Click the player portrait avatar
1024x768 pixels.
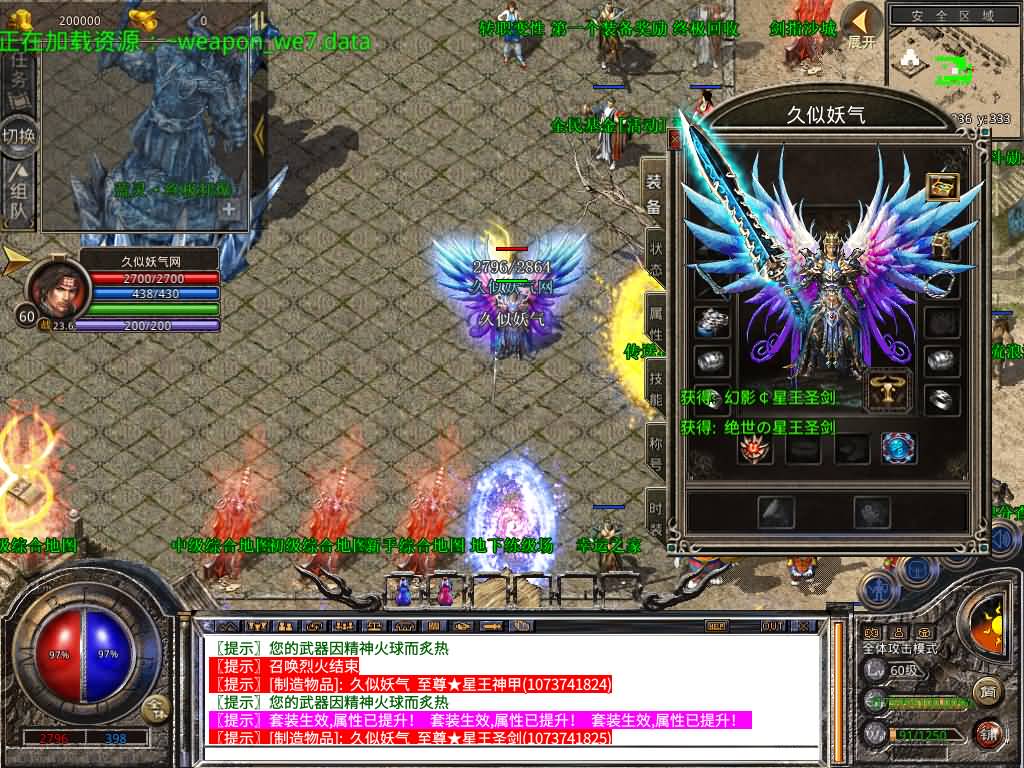click(57, 289)
